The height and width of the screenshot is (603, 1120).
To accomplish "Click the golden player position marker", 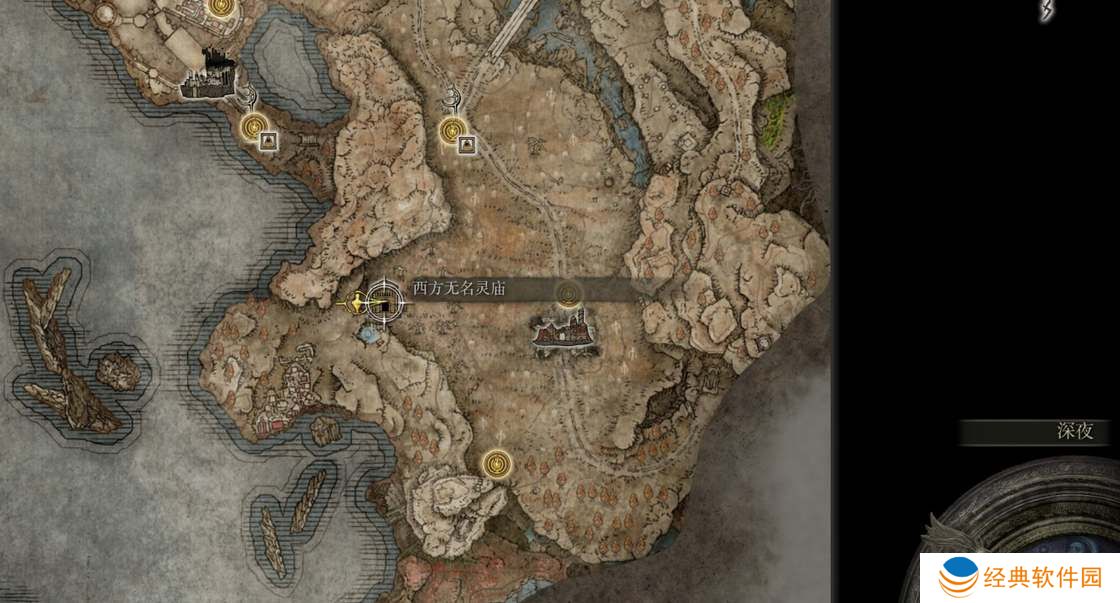I will point(357,300).
